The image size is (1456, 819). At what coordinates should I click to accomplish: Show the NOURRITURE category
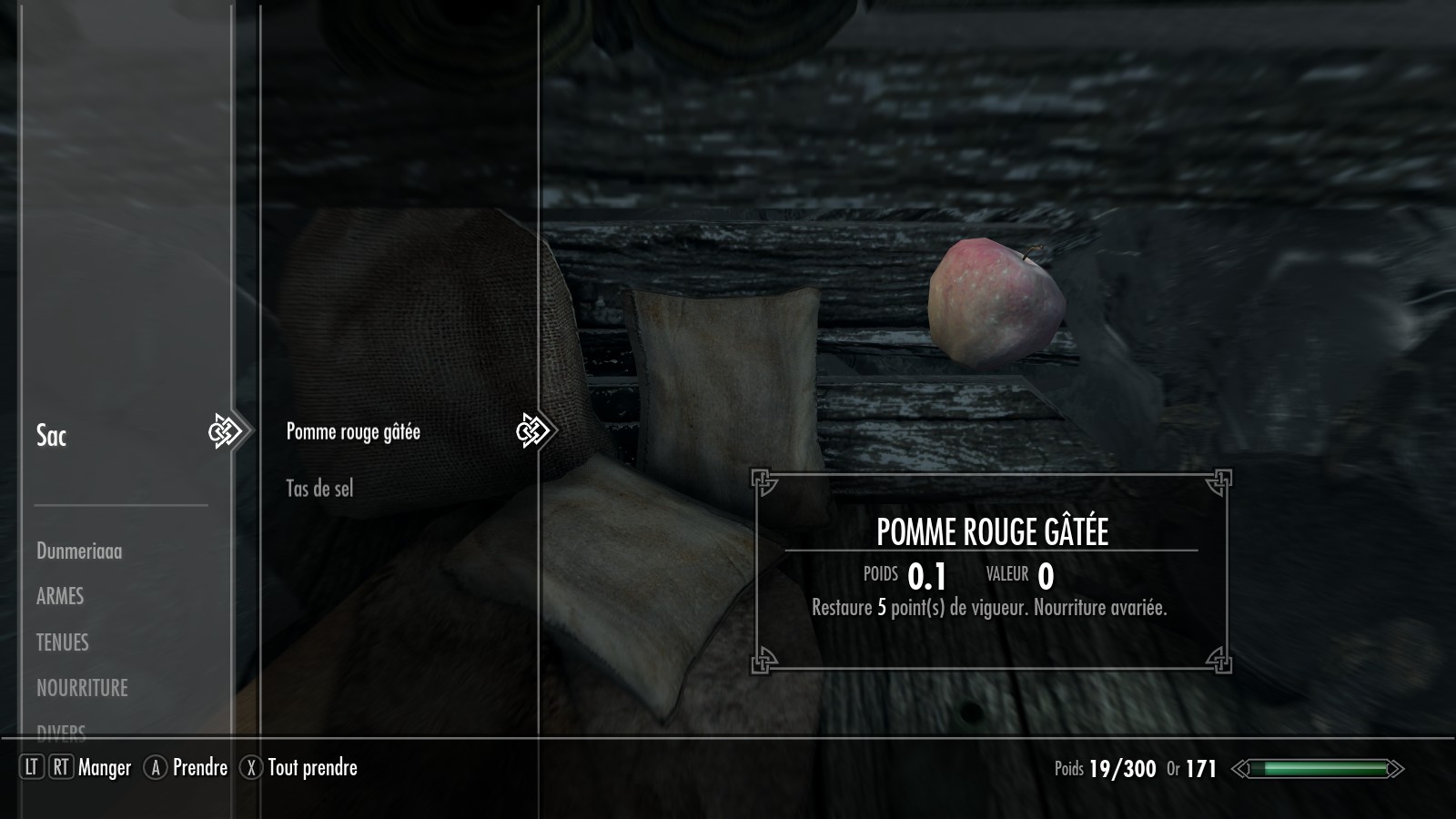click(x=82, y=688)
